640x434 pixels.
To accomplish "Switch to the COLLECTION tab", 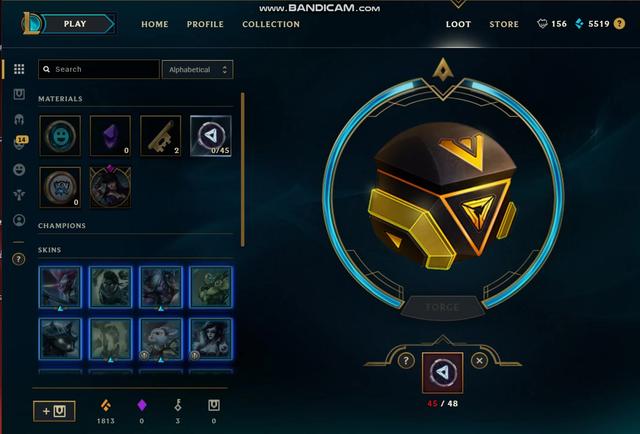I will [x=271, y=24].
